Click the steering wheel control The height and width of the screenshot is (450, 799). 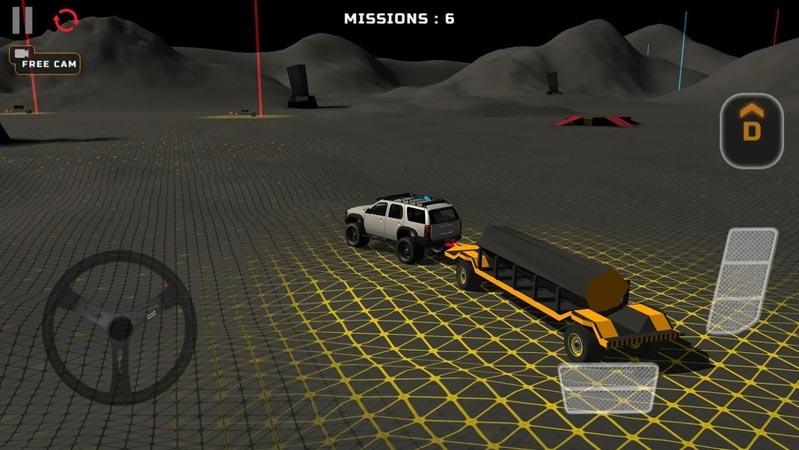click(x=119, y=326)
